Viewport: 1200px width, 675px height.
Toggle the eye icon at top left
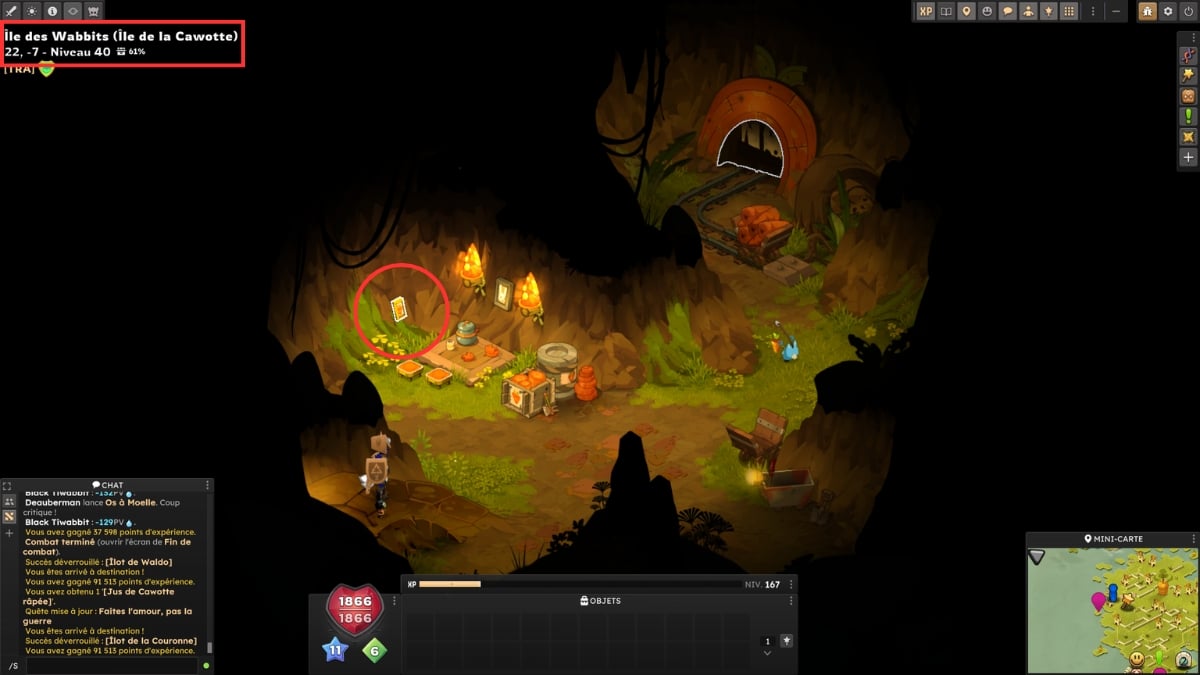(73, 11)
